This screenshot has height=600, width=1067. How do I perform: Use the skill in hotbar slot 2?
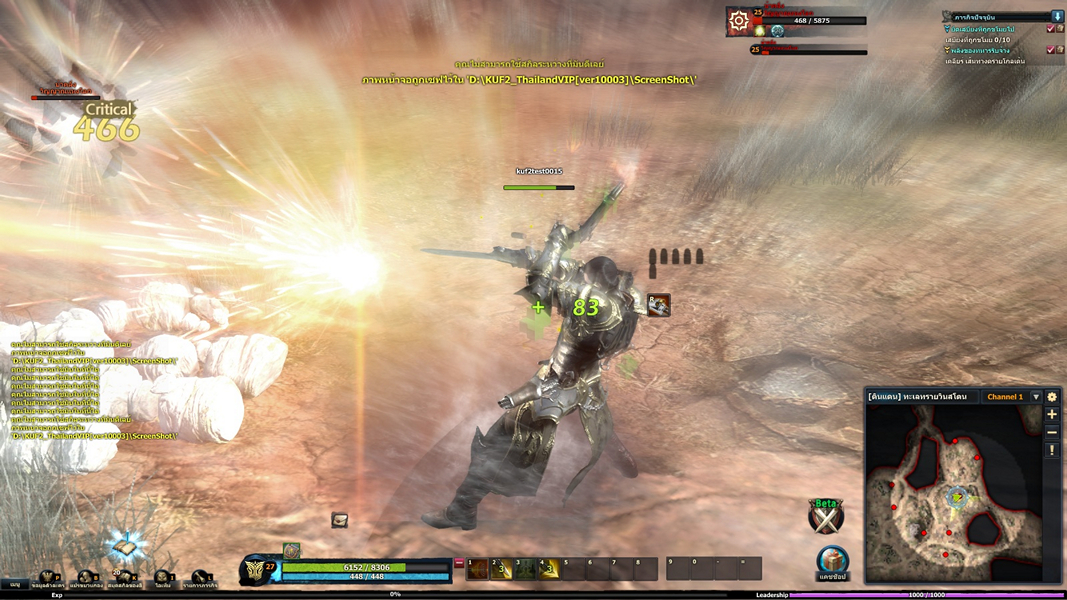point(502,569)
